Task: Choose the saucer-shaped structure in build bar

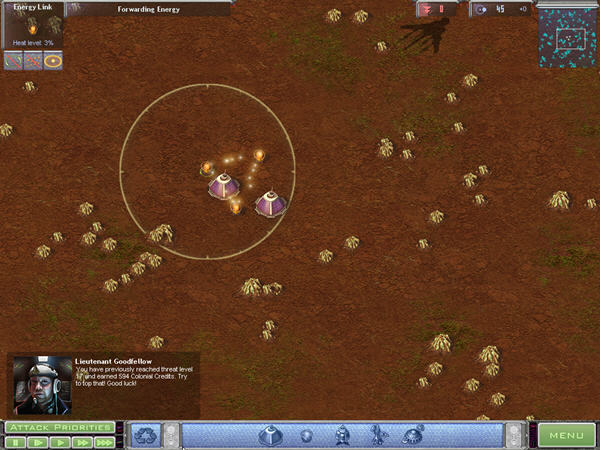Action: pos(412,435)
